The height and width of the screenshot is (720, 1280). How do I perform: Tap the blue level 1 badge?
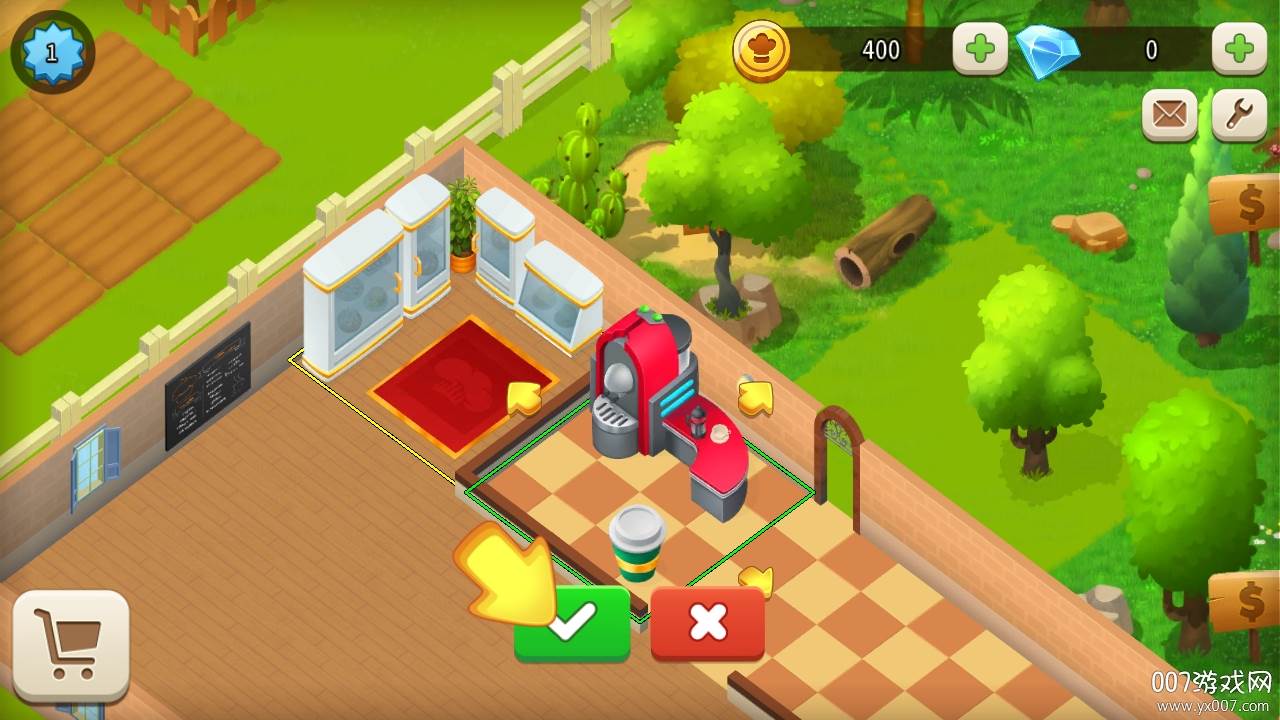coord(52,51)
